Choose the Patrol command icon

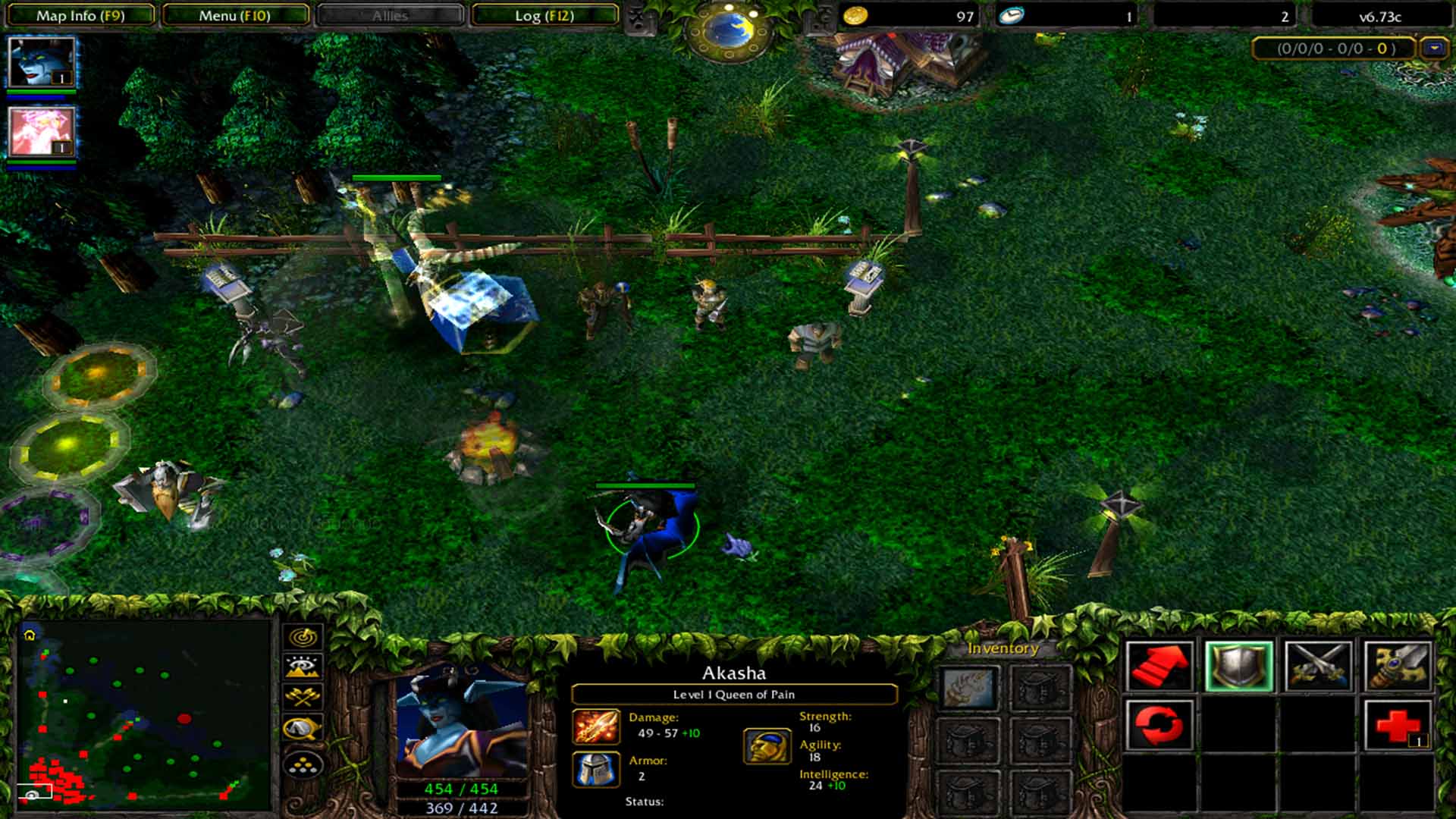(x=1398, y=667)
